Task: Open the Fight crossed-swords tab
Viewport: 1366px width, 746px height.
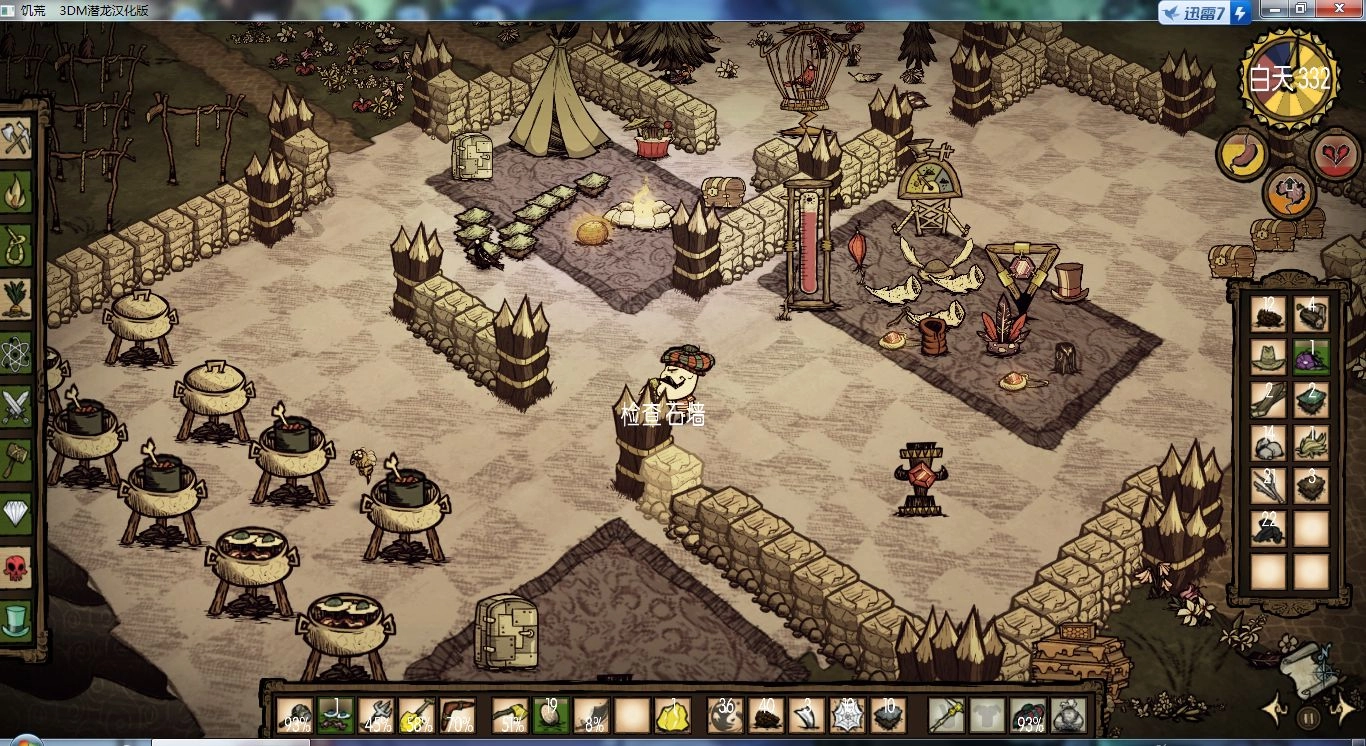Action: (17, 406)
